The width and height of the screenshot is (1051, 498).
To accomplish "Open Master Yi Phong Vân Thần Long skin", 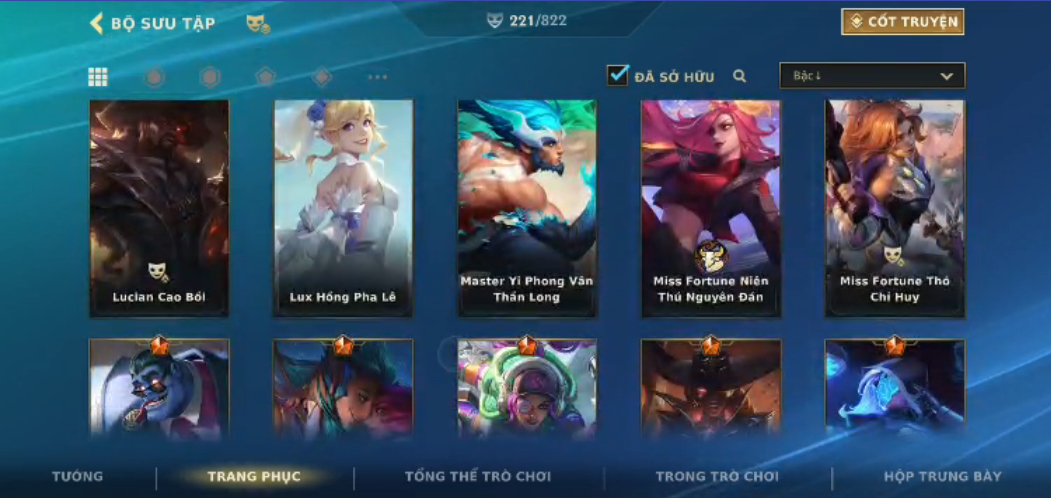I will pos(527,208).
